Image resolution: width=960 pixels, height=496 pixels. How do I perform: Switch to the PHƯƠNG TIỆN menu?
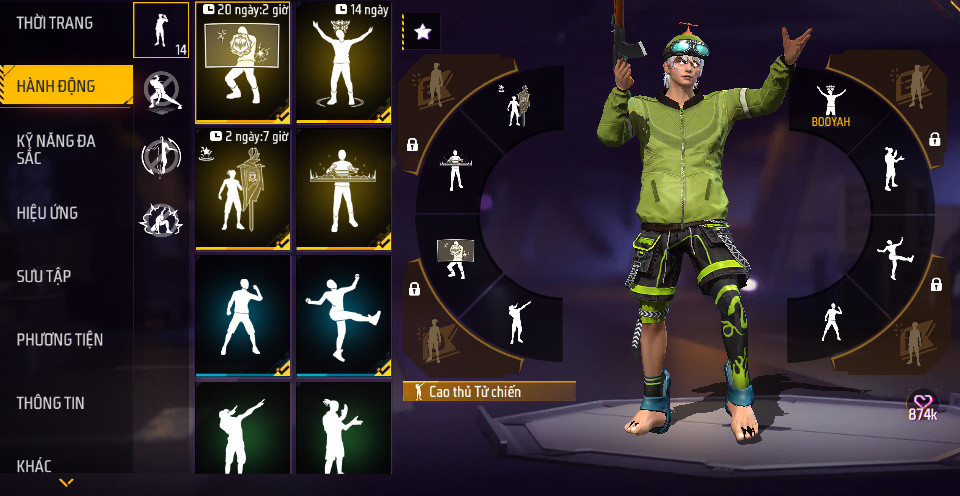click(x=60, y=340)
